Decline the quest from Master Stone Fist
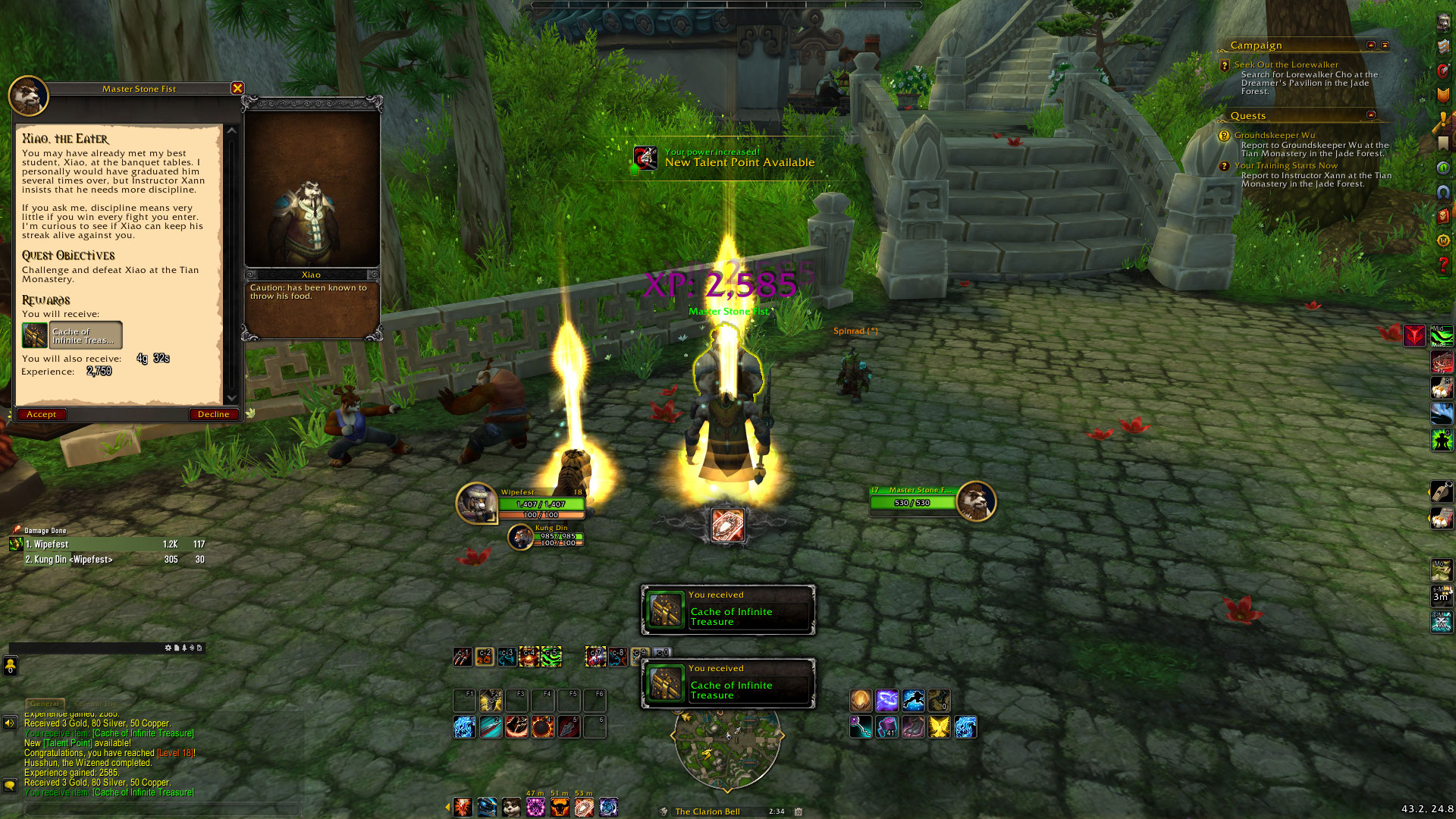Screen dimensions: 1456x819 213,414
